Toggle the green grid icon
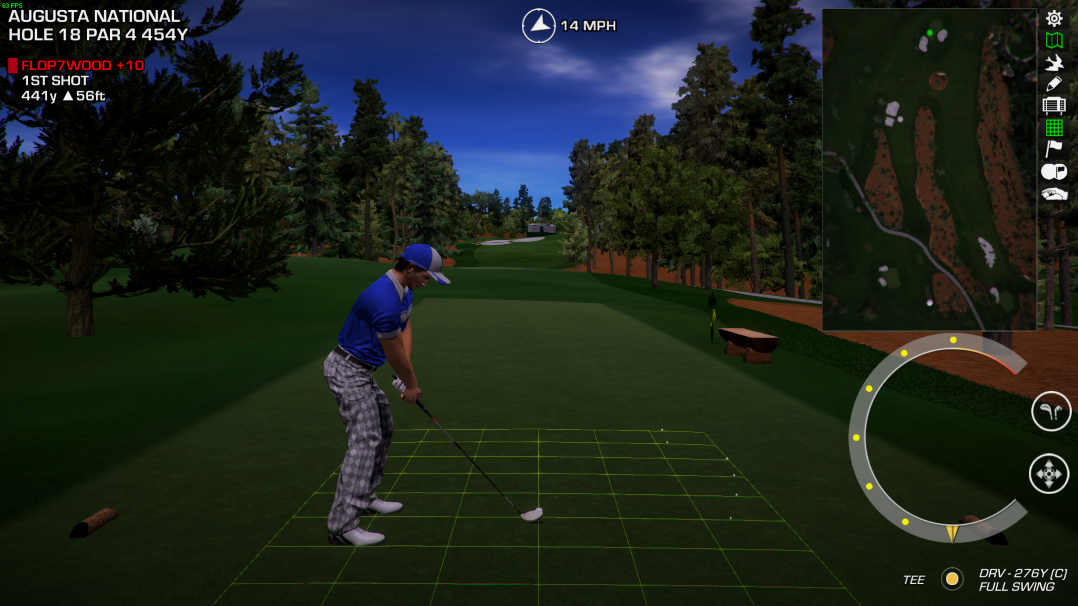The image size is (1078, 606). 1054,128
